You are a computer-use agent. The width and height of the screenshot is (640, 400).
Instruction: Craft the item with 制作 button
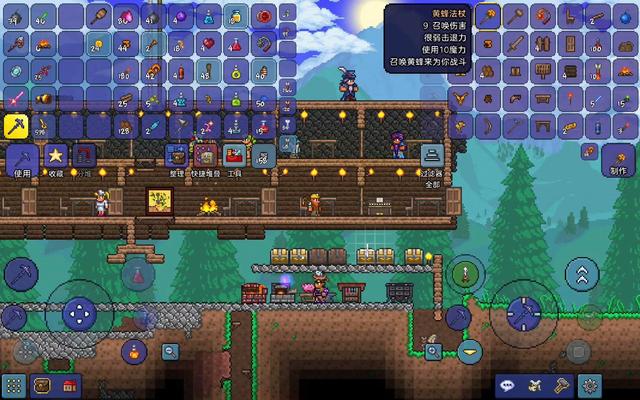coord(615,158)
